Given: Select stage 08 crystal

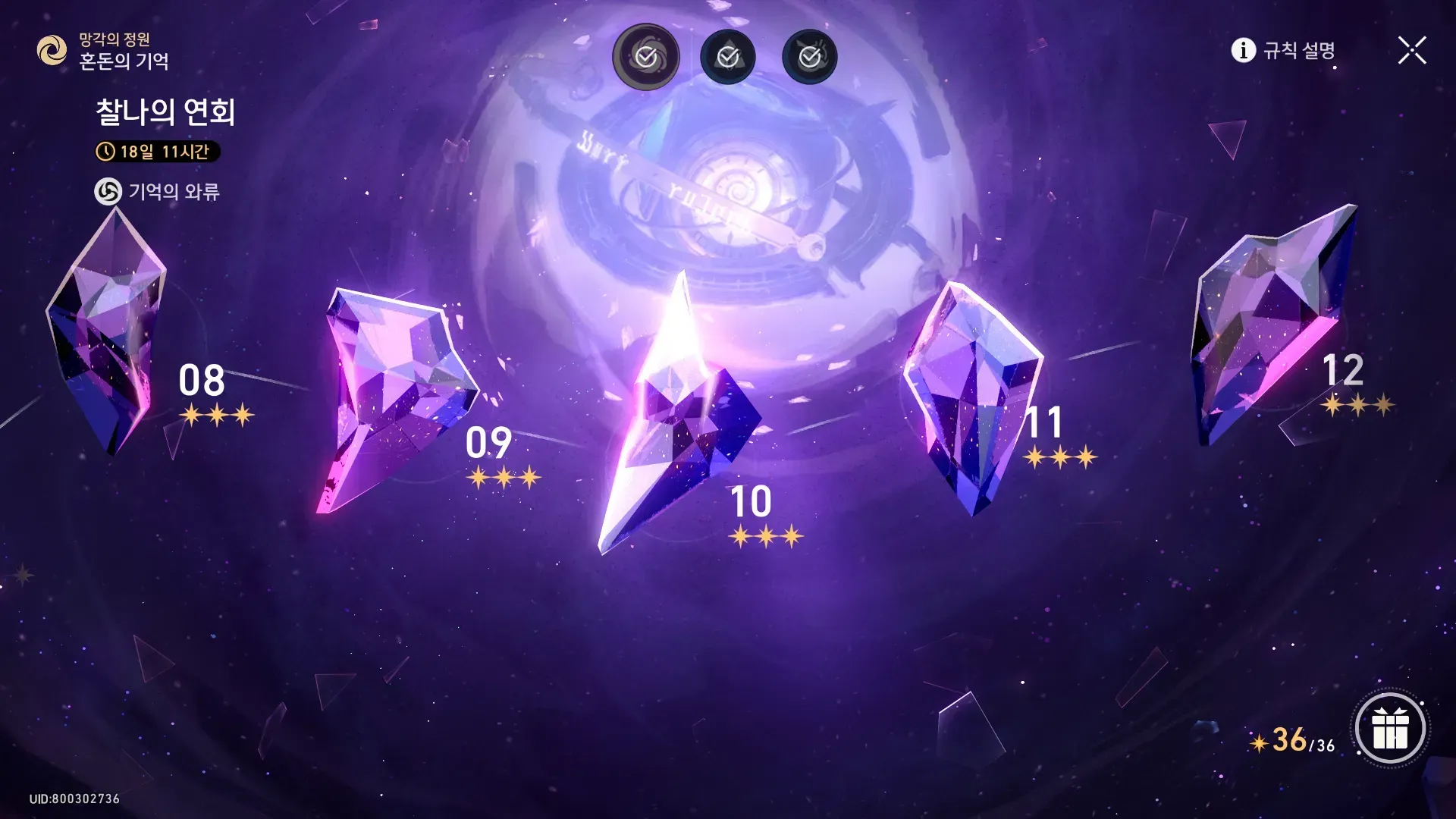Looking at the screenshot, I should coord(106,334).
